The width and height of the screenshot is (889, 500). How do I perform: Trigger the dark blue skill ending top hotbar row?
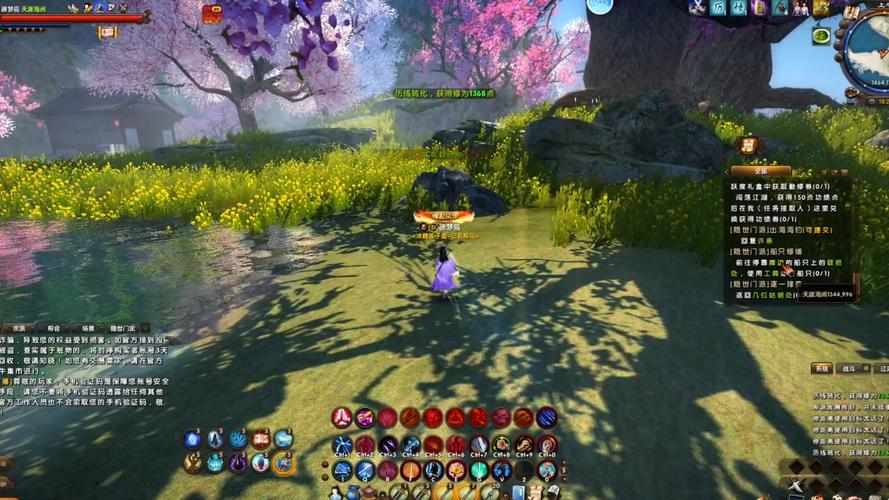(547, 418)
